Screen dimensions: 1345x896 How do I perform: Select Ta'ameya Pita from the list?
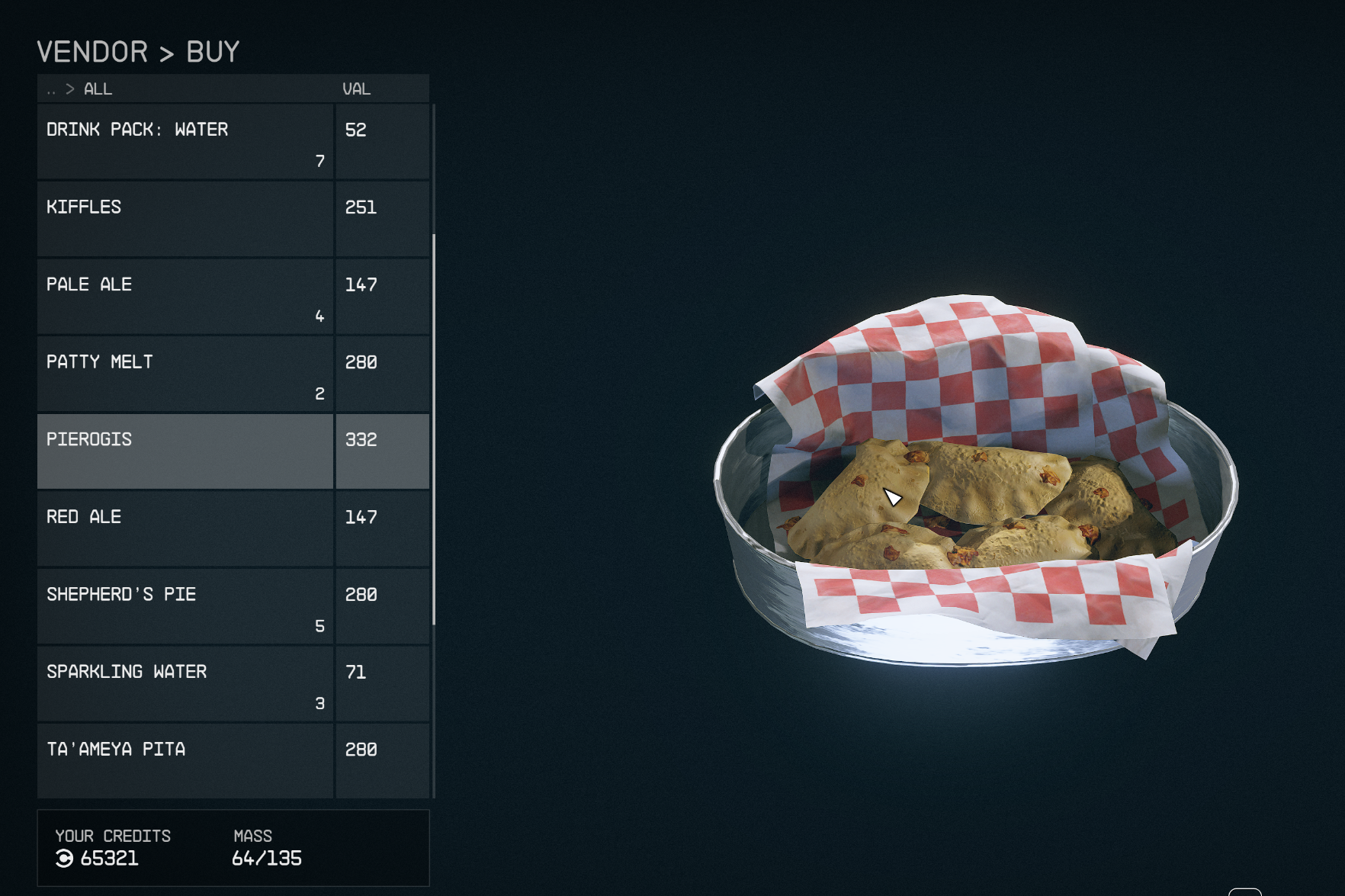[x=185, y=761]
